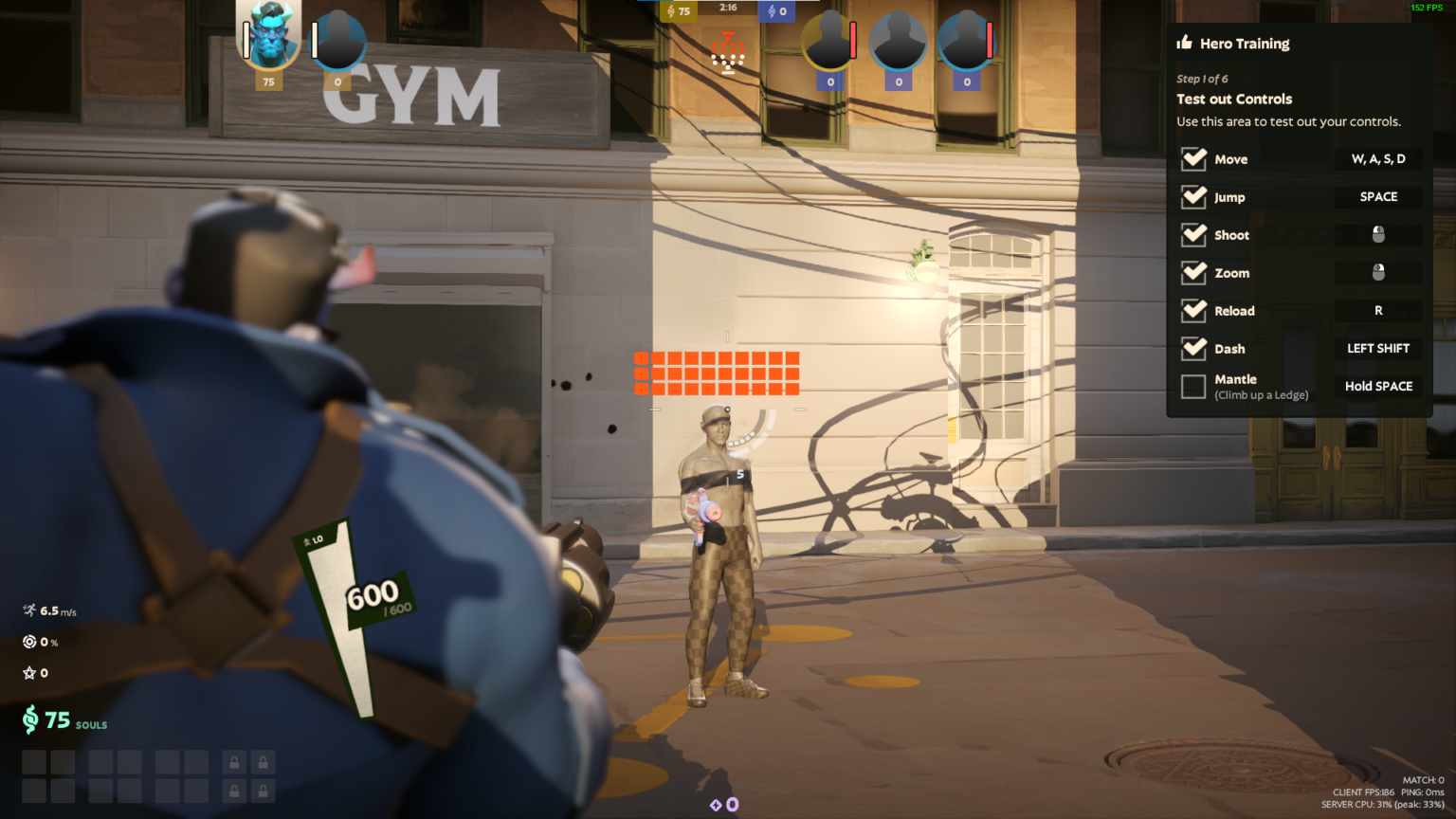Click the mouse icon beside Shoot
The height and width of the screenshot is (819, 1456).
[1377, 234]
